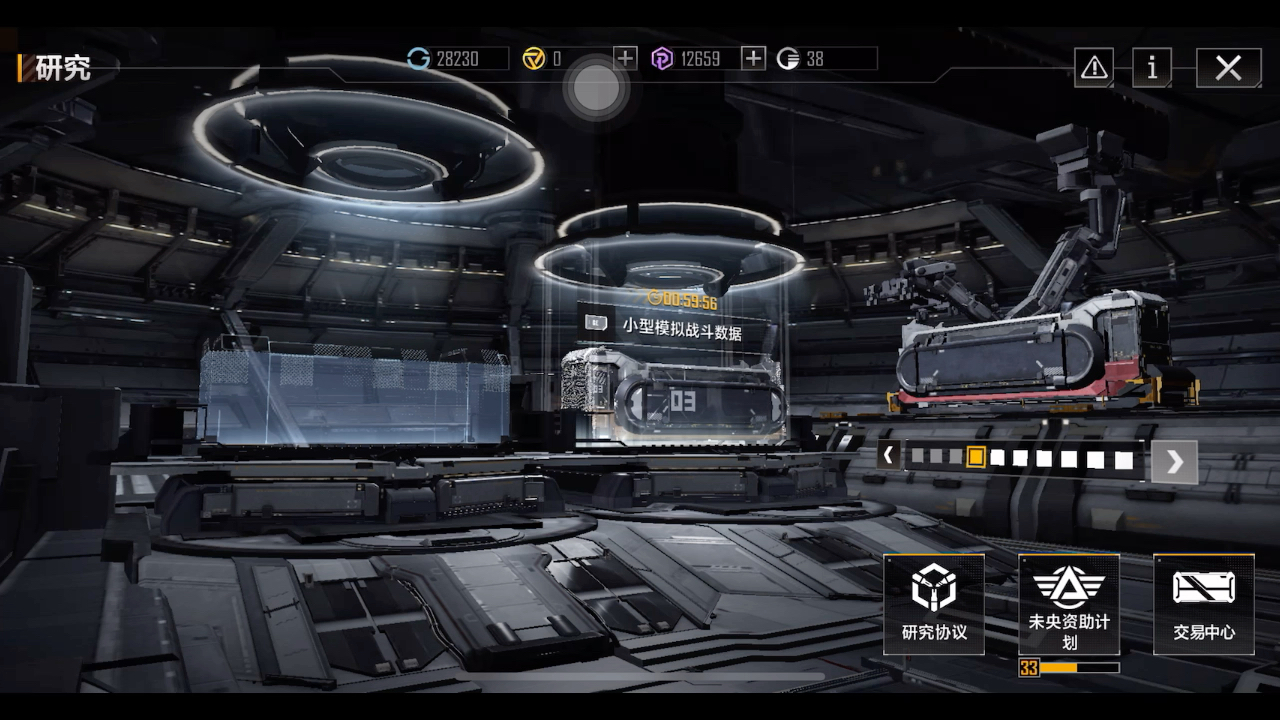This screenshot has width=1280, height=720.
Task: Close the research screen with the X
Action: [x=1228, y=68]
